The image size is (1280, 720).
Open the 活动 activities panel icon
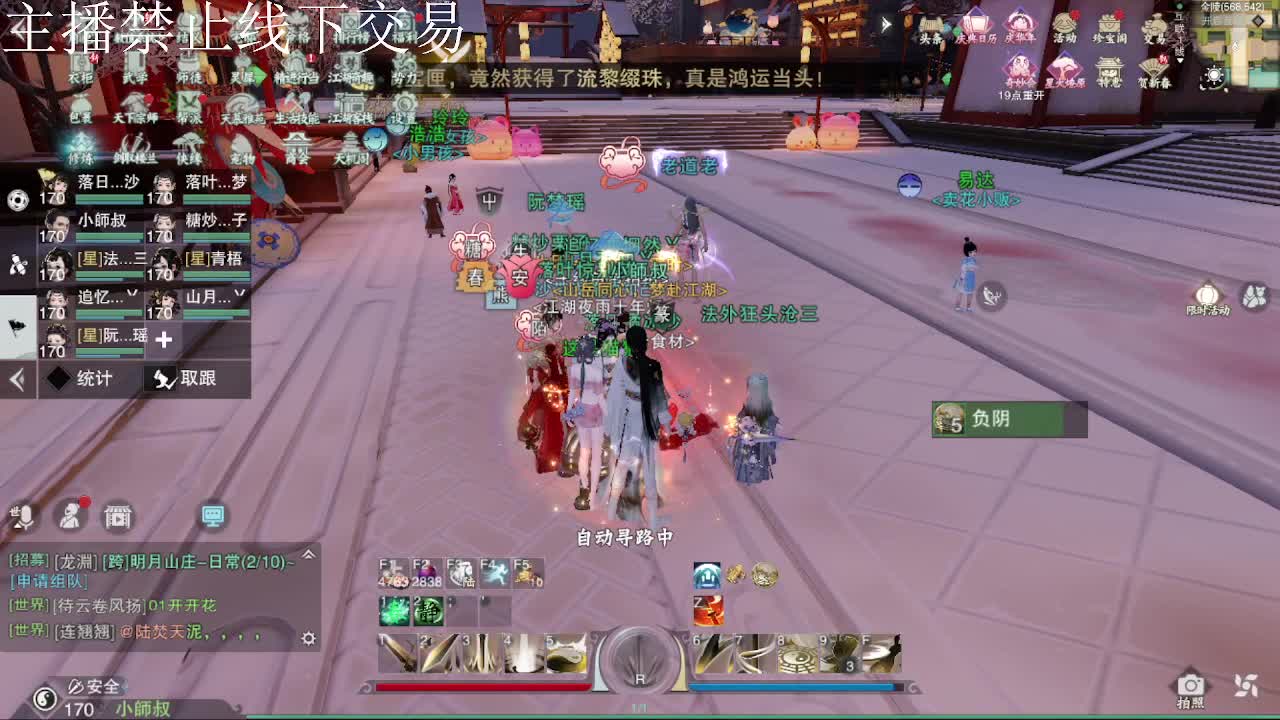[1065, 25]
